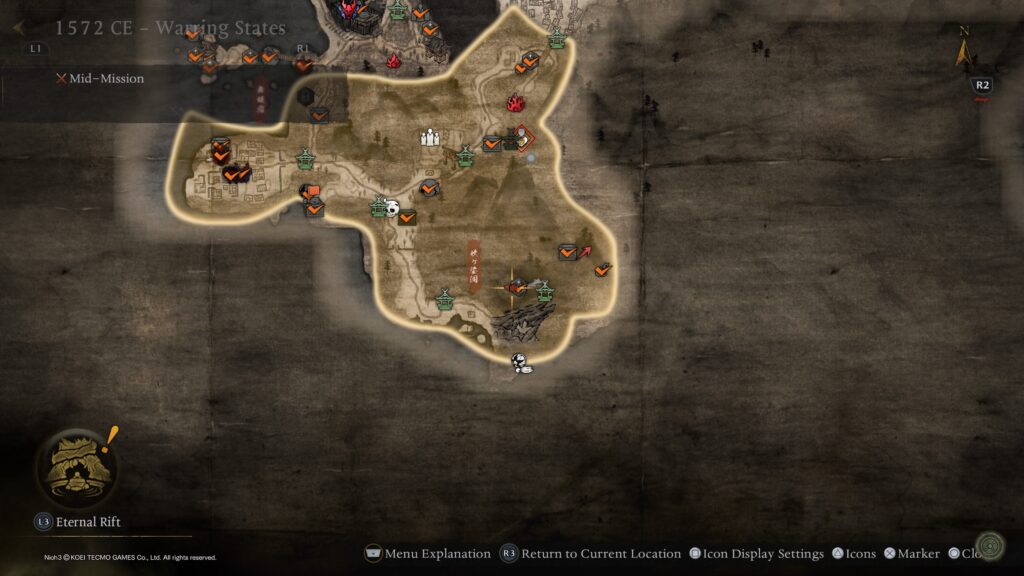
Task: Open the Eternal Rift emblem
Action: click(x=76, y=467)
